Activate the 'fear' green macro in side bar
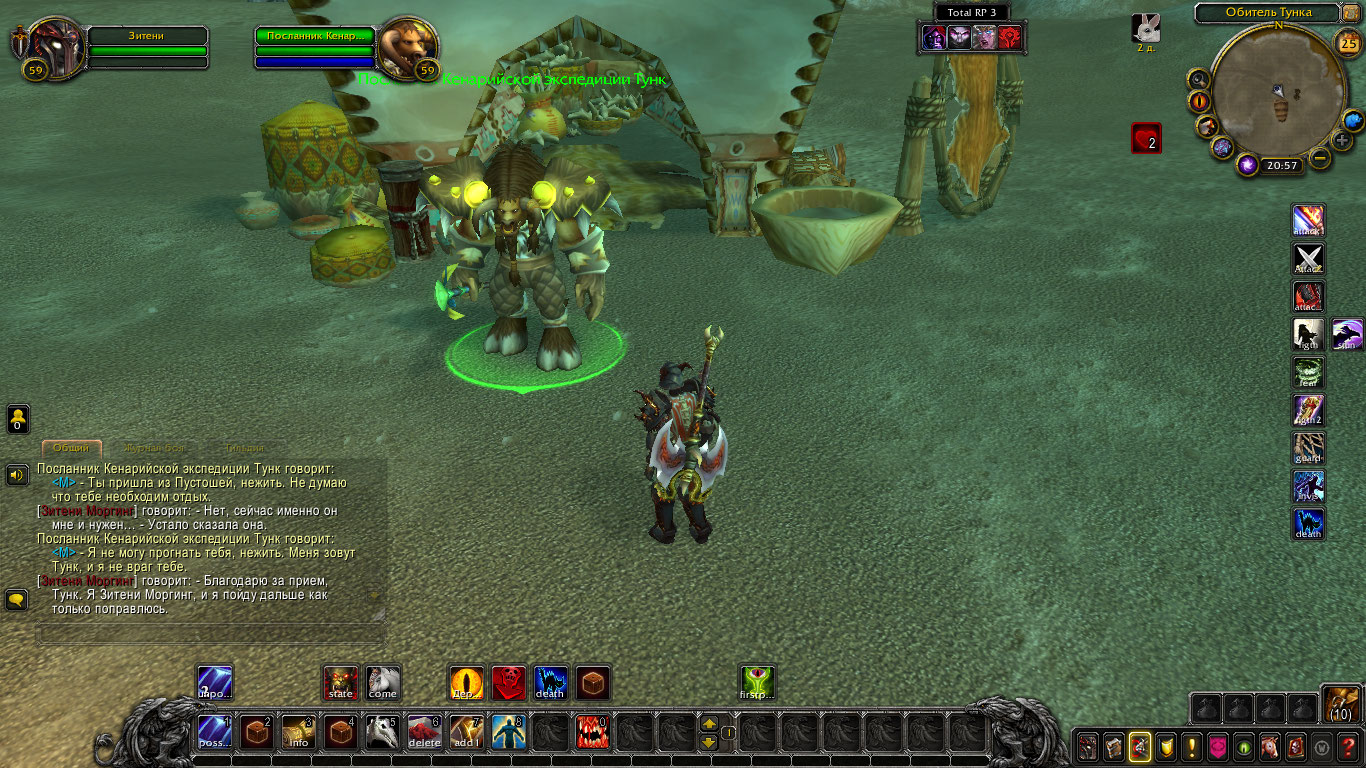1366x768 pixels. coord(1308,372)
